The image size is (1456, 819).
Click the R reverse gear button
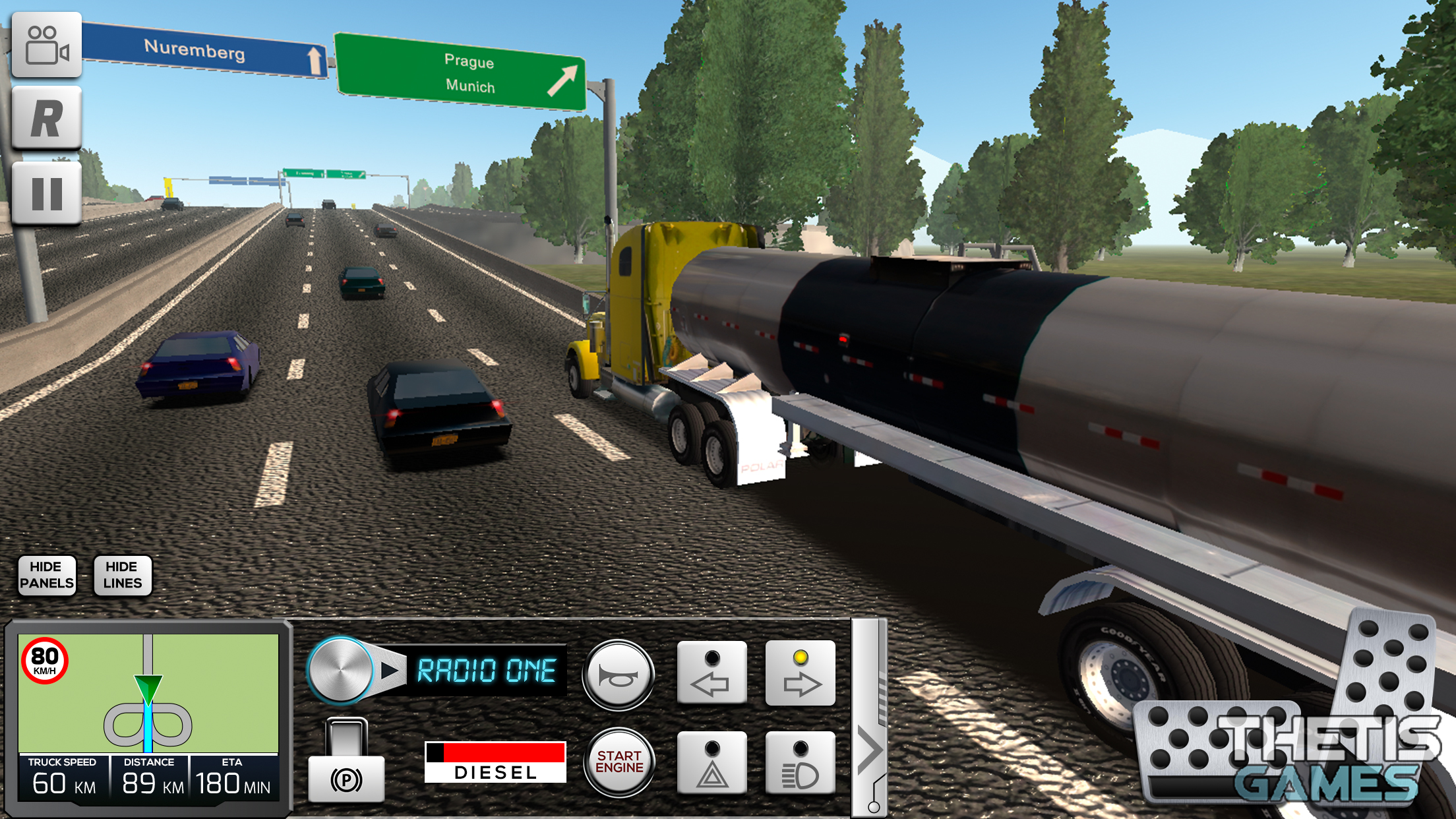coord(46,119)
